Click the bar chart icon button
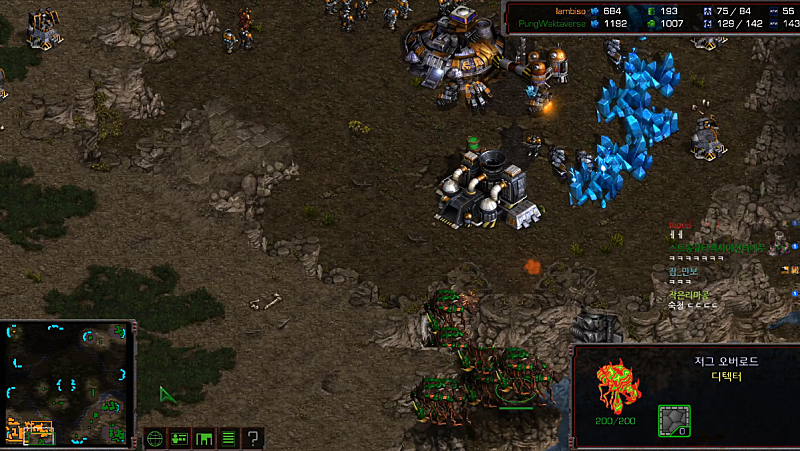Screen dimensions: 800x451 tap(204, 437)
